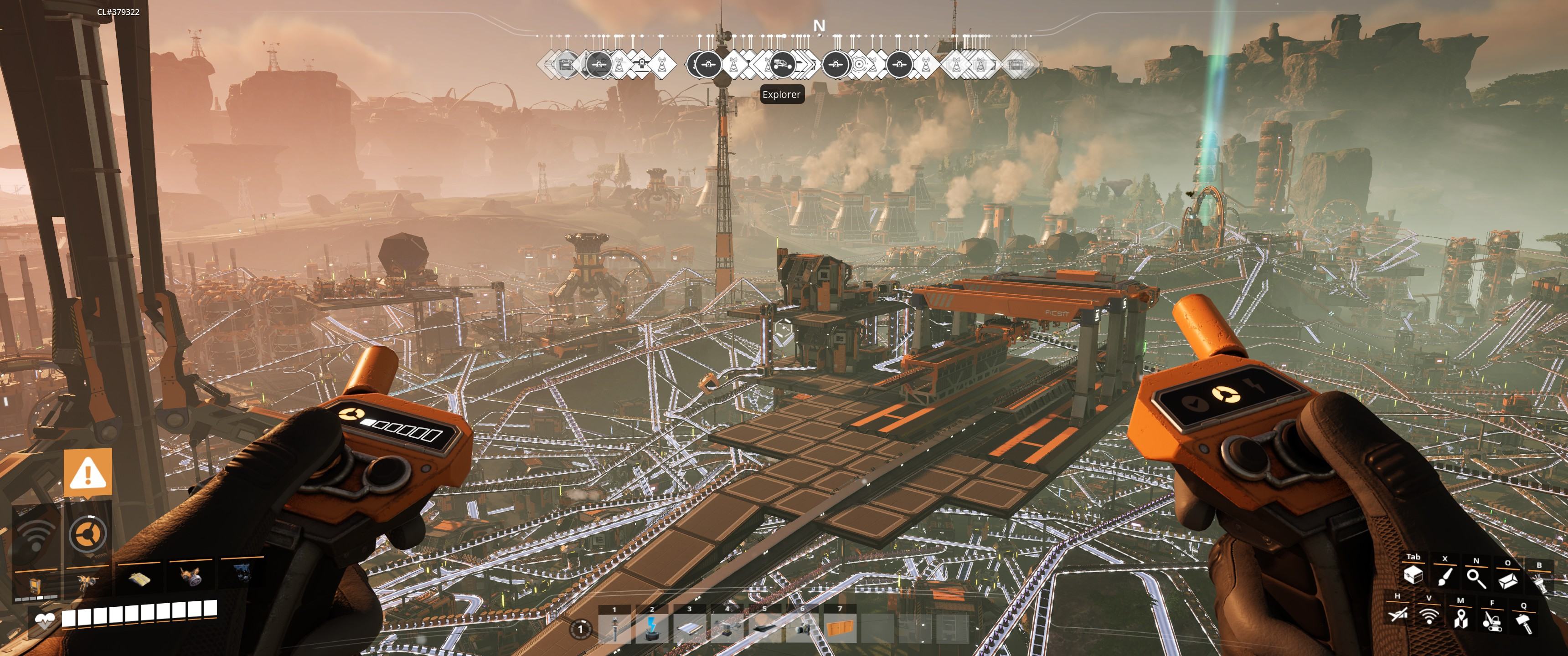
Task: Open the magnifying glass quick search
Action: (1476, 578)
